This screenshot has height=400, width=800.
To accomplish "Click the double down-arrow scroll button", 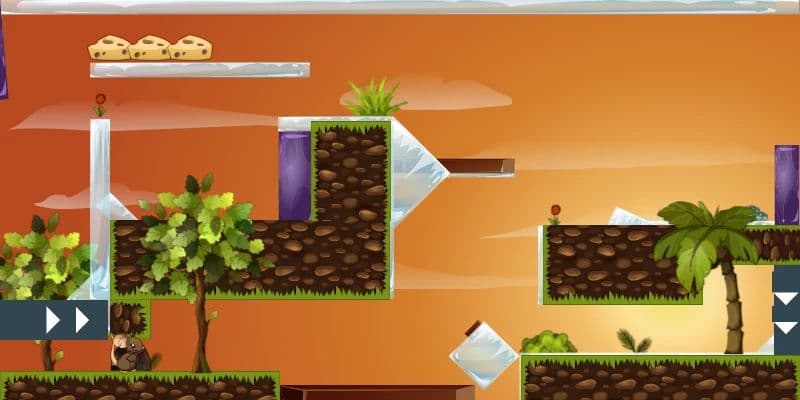I will point(787,311).
